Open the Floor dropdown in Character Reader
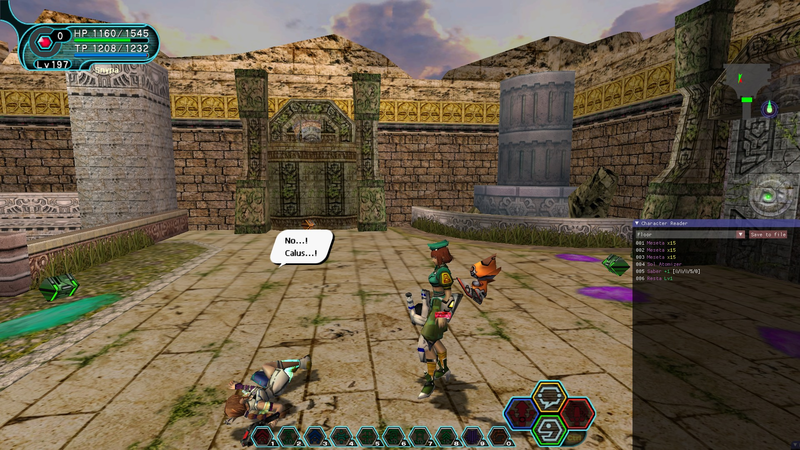The width and height of the screenshot is (800, 450). point(740,234)
